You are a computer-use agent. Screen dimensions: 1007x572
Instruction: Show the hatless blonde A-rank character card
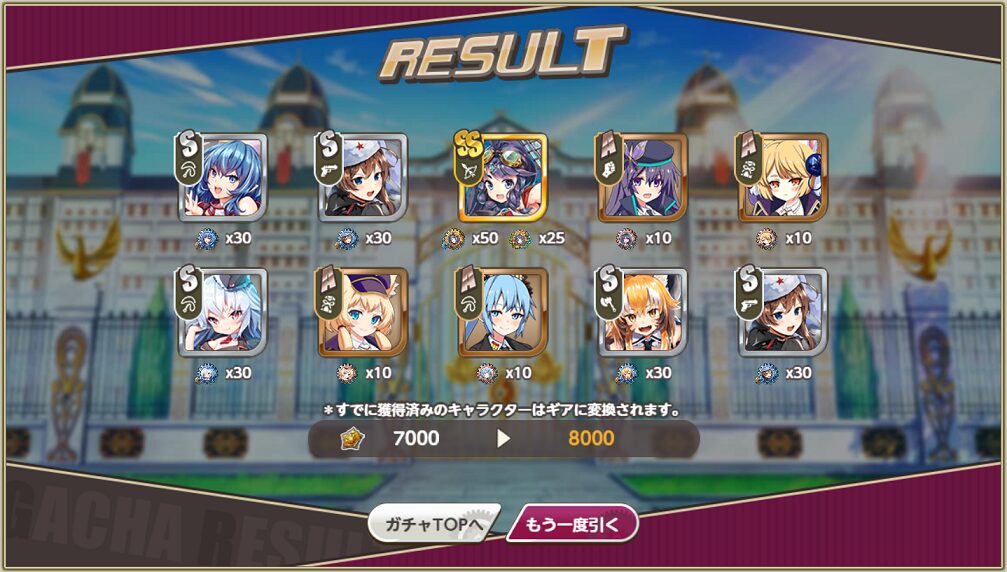(783, 177)
